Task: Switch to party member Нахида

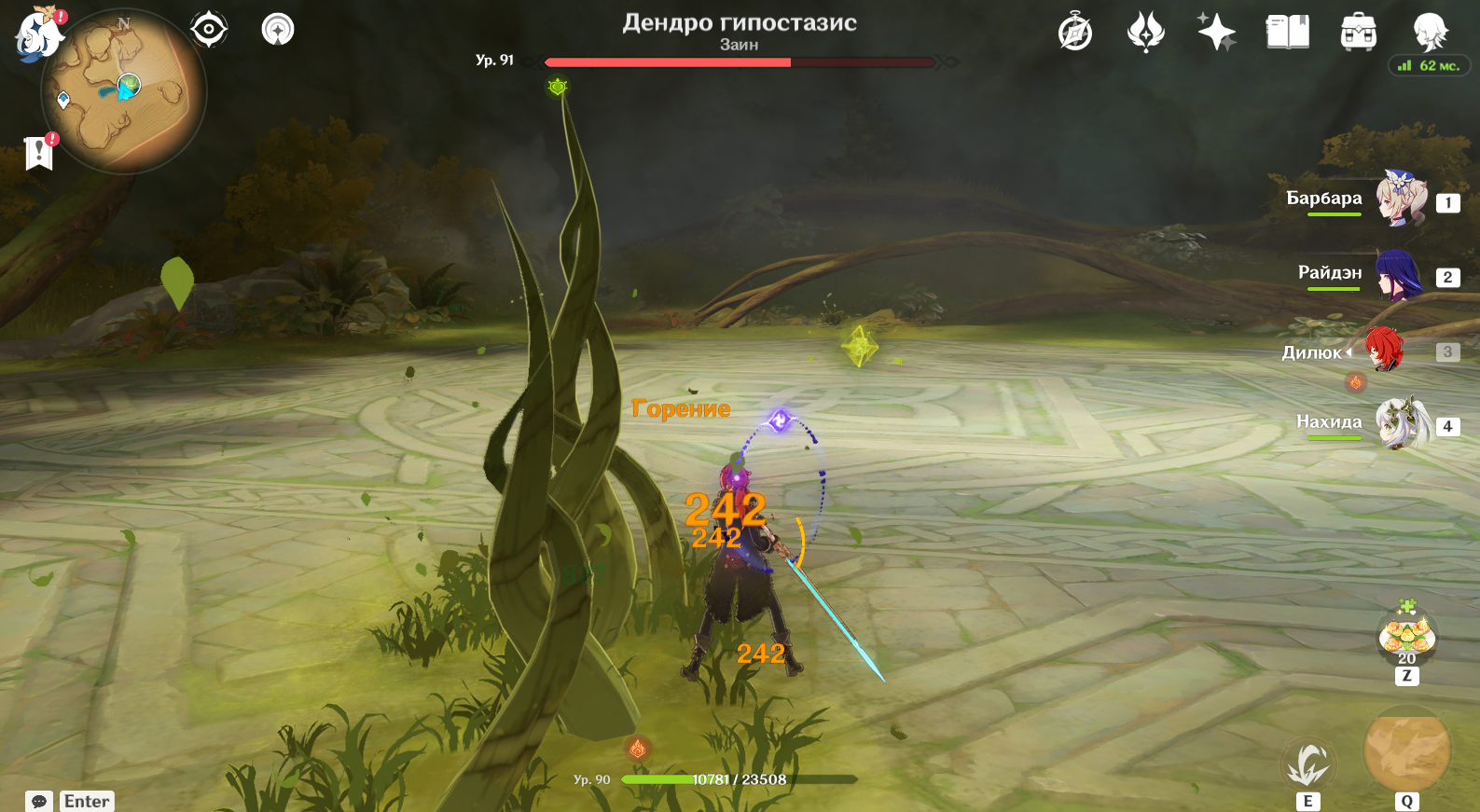Action: coord(1401,423)
